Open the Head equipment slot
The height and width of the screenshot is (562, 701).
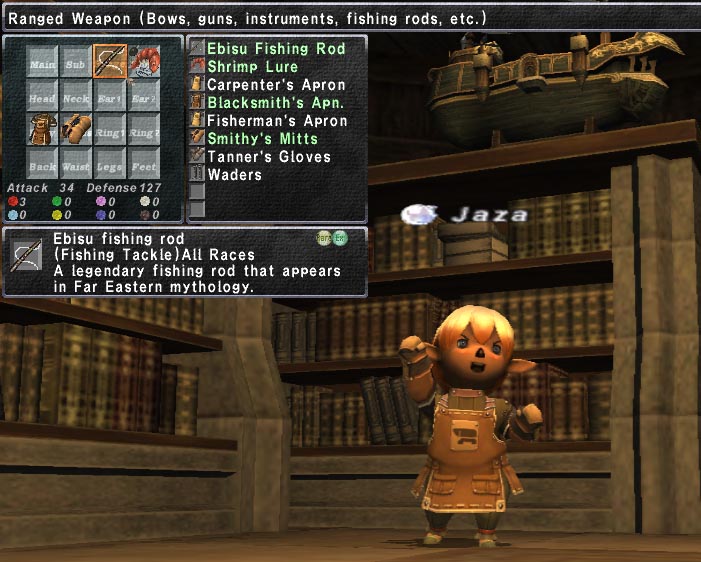pyautogui.click(x=43, y=96)
